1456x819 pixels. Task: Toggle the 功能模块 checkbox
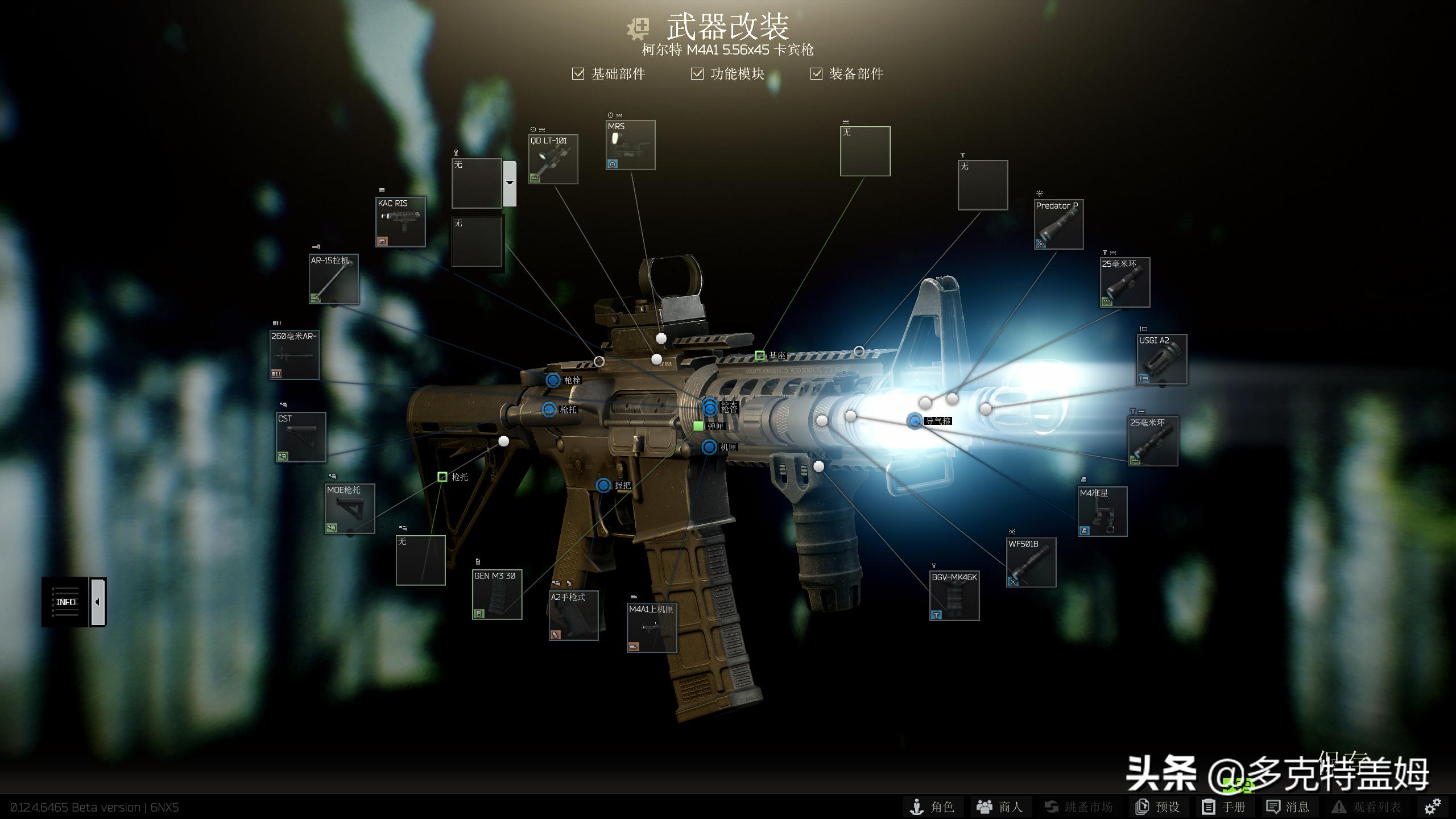pos(697,74)
